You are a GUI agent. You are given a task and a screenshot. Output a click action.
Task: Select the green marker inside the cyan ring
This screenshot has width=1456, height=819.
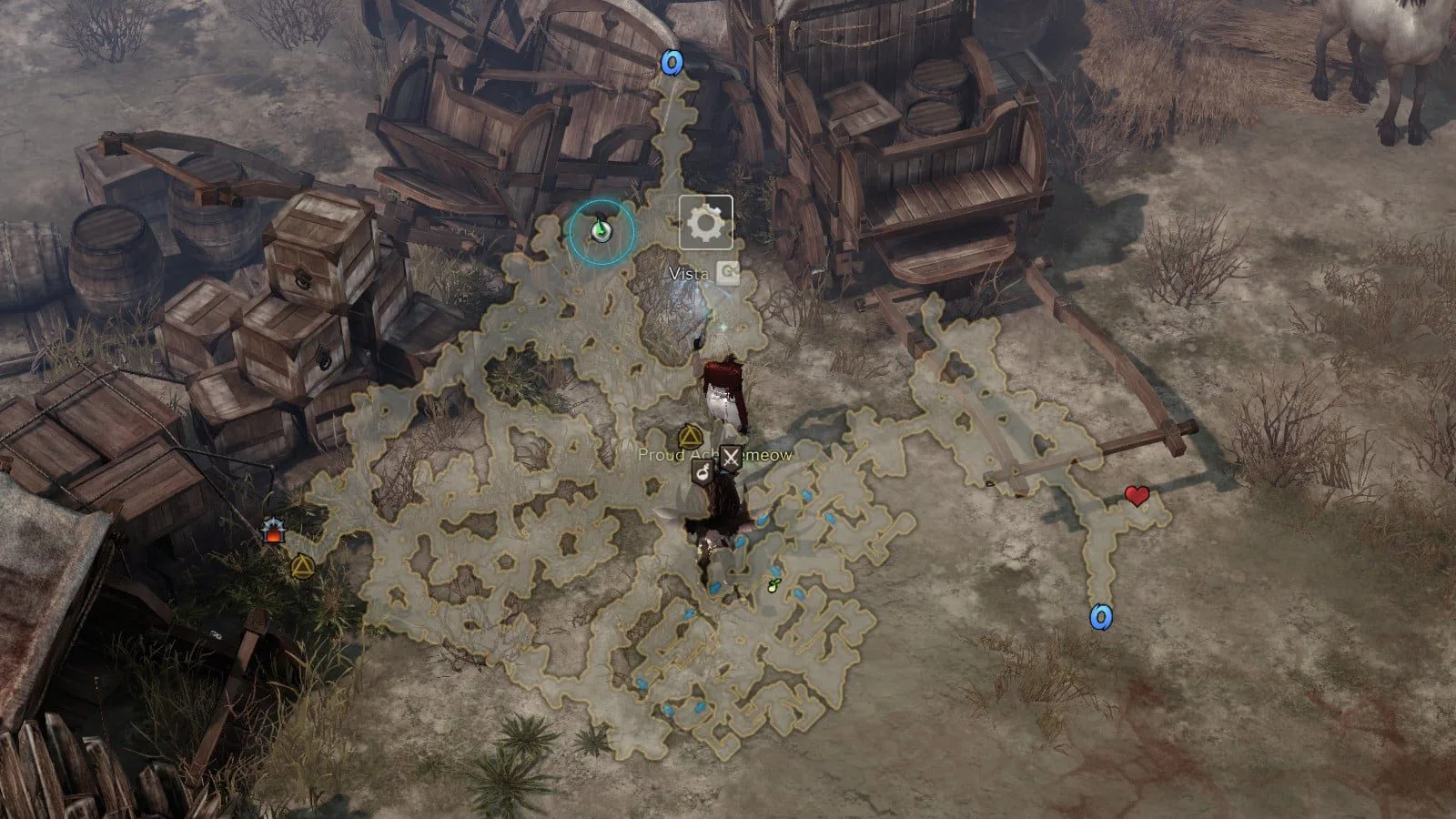pos(600,231)
